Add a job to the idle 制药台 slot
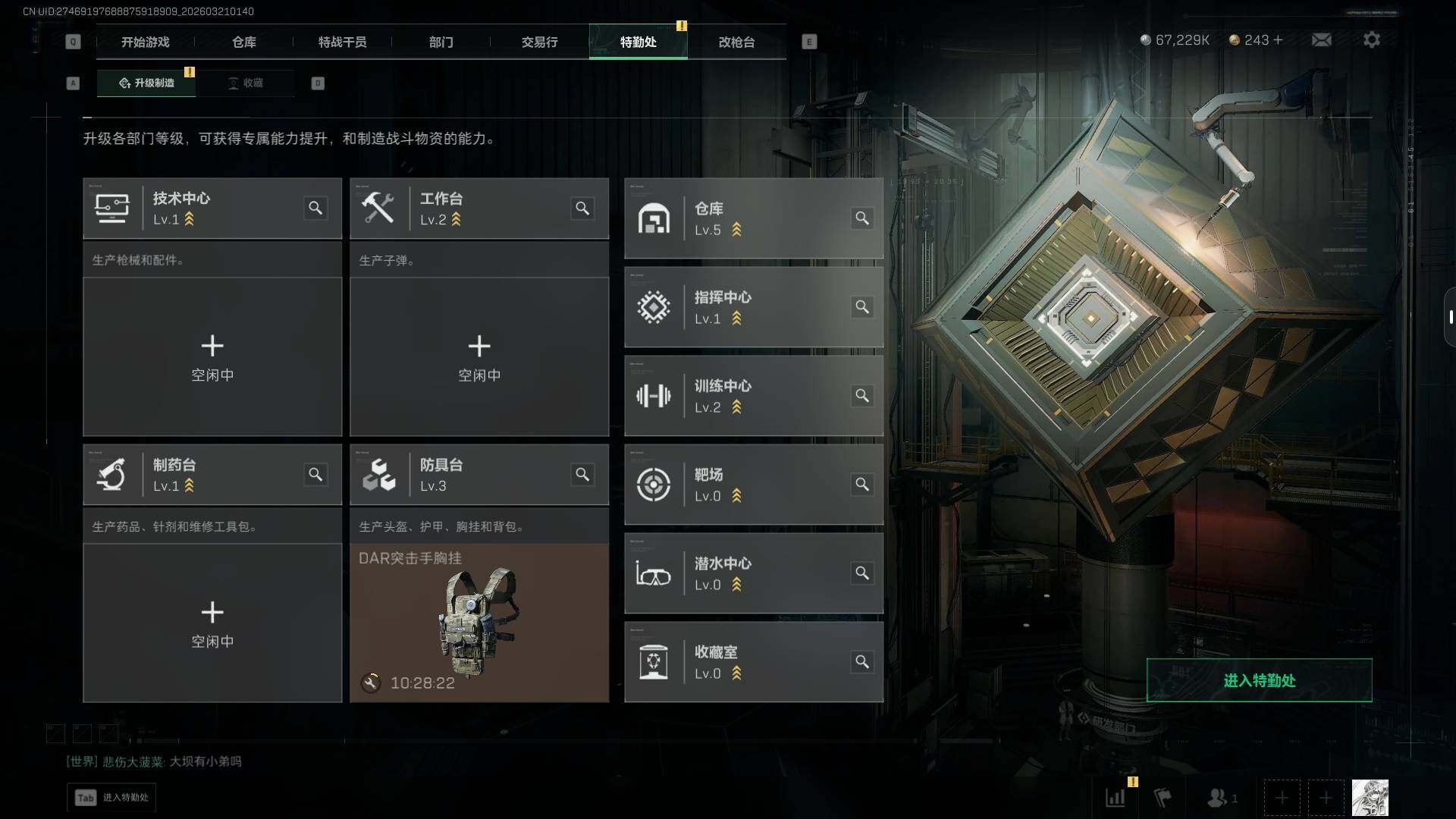1456x819 pixels. pos(212,623)
